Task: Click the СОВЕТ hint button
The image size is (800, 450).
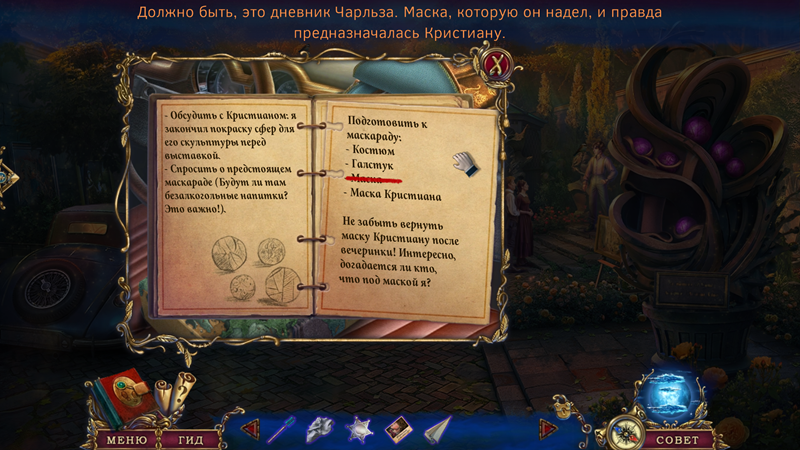Action: coord(678,439)
